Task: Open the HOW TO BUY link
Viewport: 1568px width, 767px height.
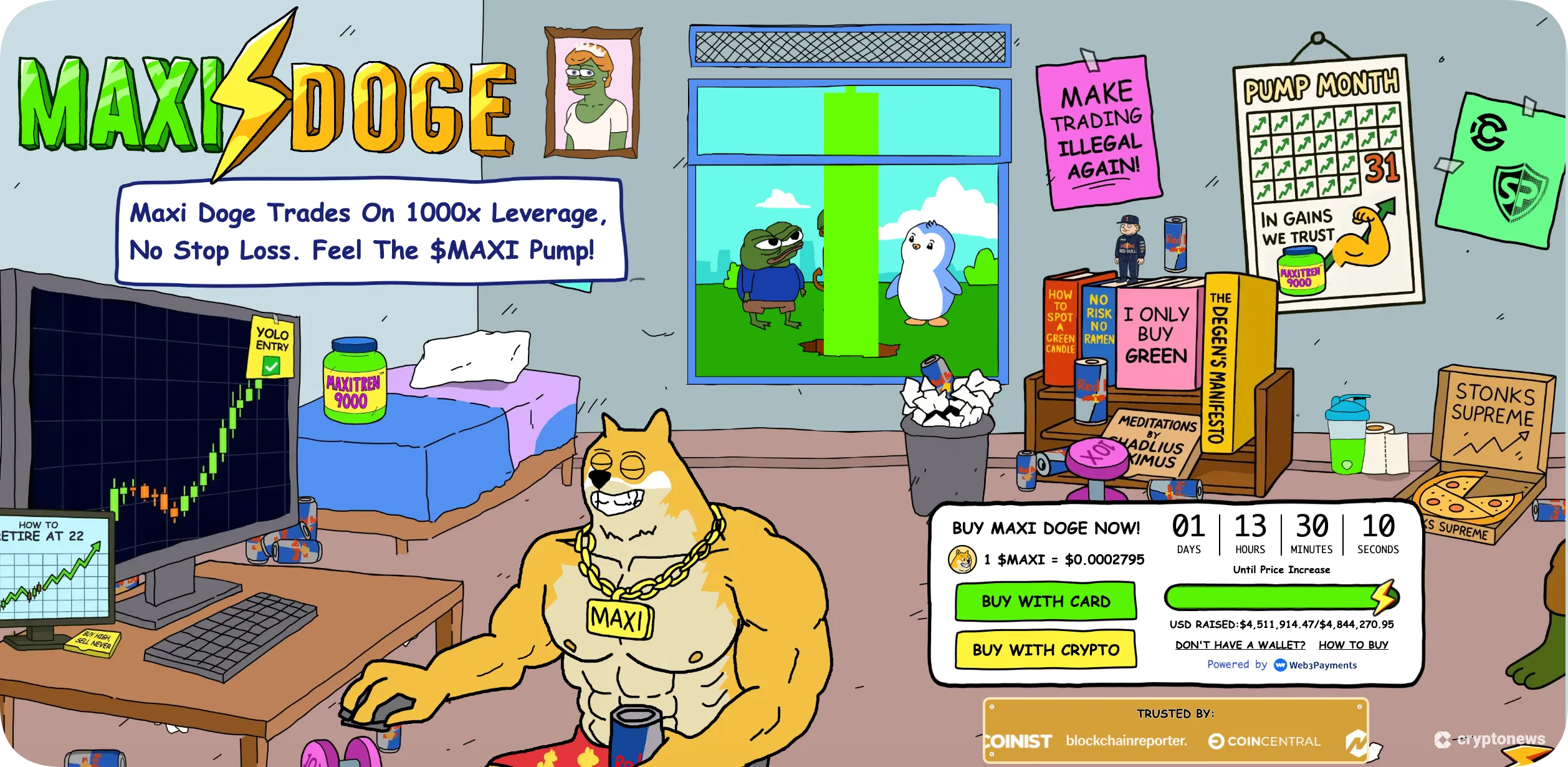Action: (x=1352, y=644)
